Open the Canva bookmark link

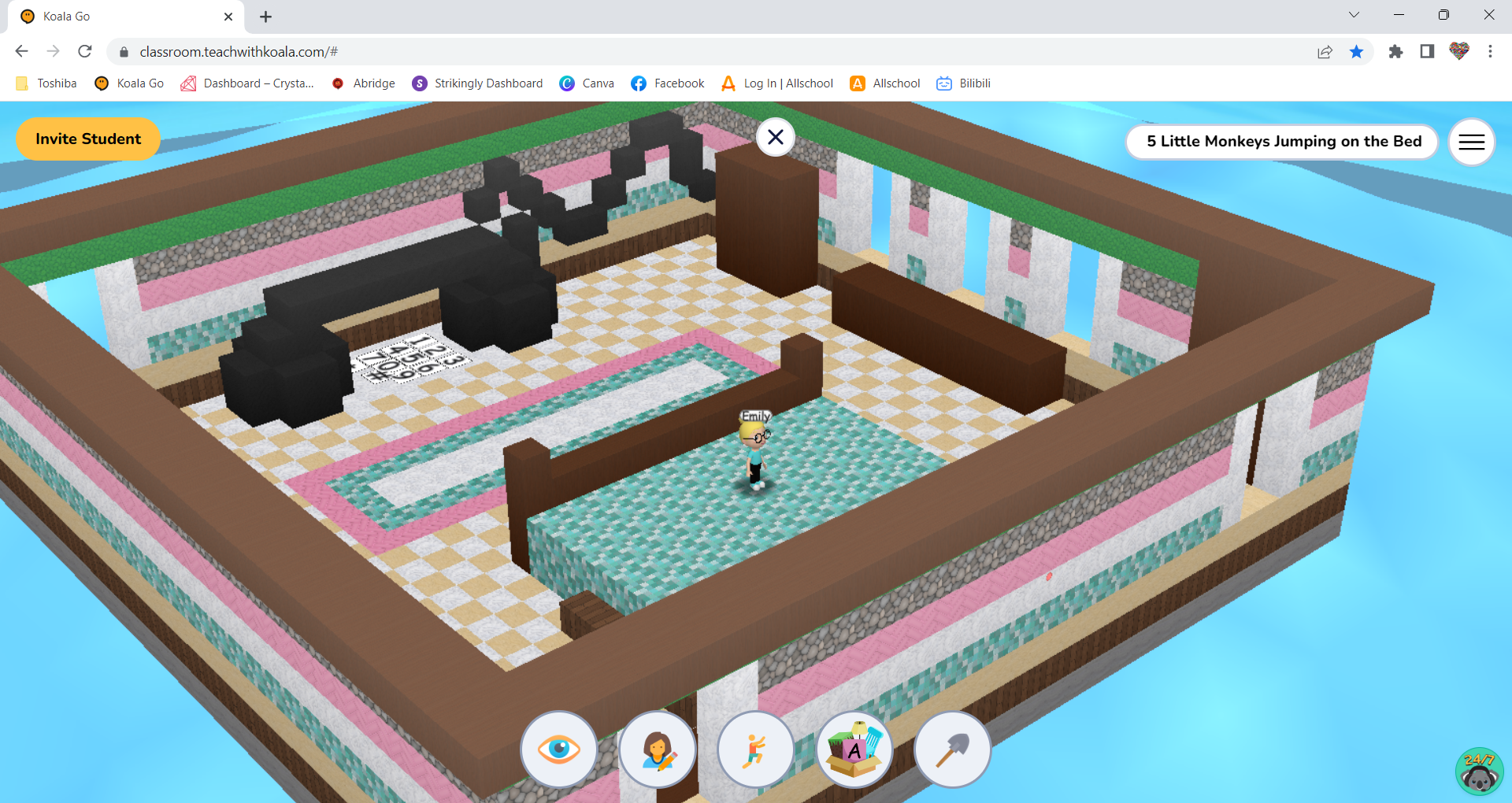[587, 83]
